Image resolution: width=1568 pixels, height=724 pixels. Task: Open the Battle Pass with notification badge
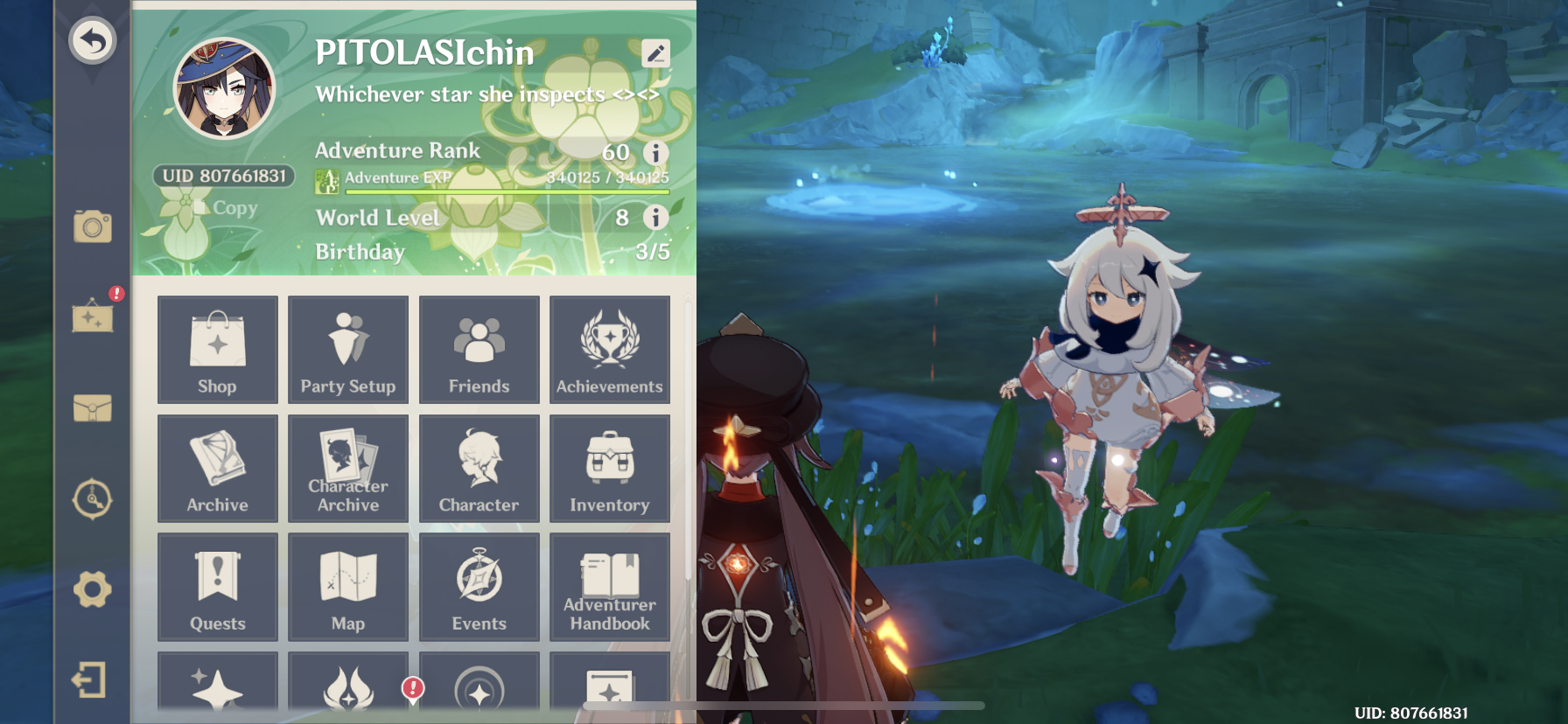(x=347, y=689)
